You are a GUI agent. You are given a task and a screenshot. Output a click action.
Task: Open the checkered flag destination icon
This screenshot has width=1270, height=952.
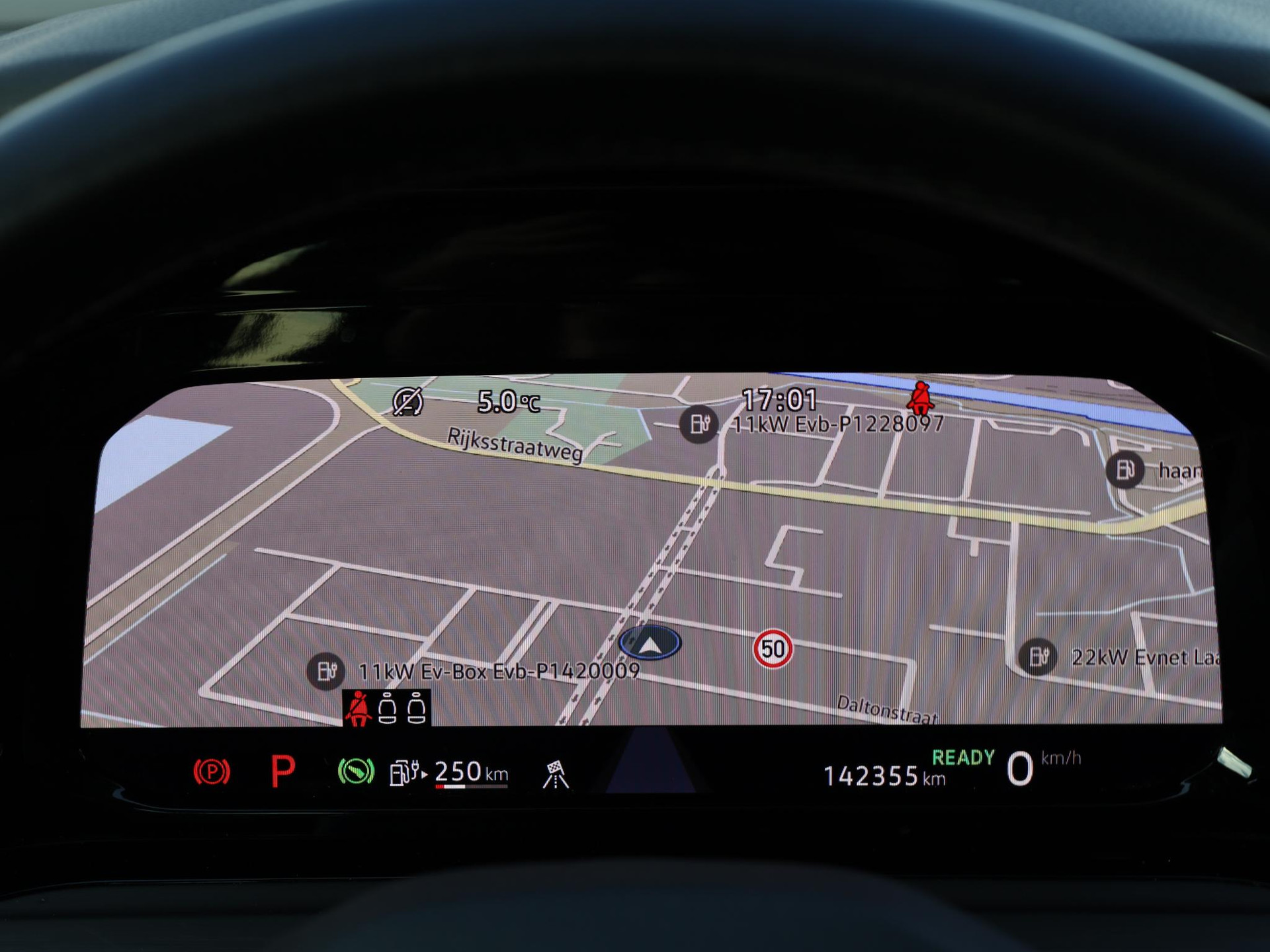(x=556, y=774)
